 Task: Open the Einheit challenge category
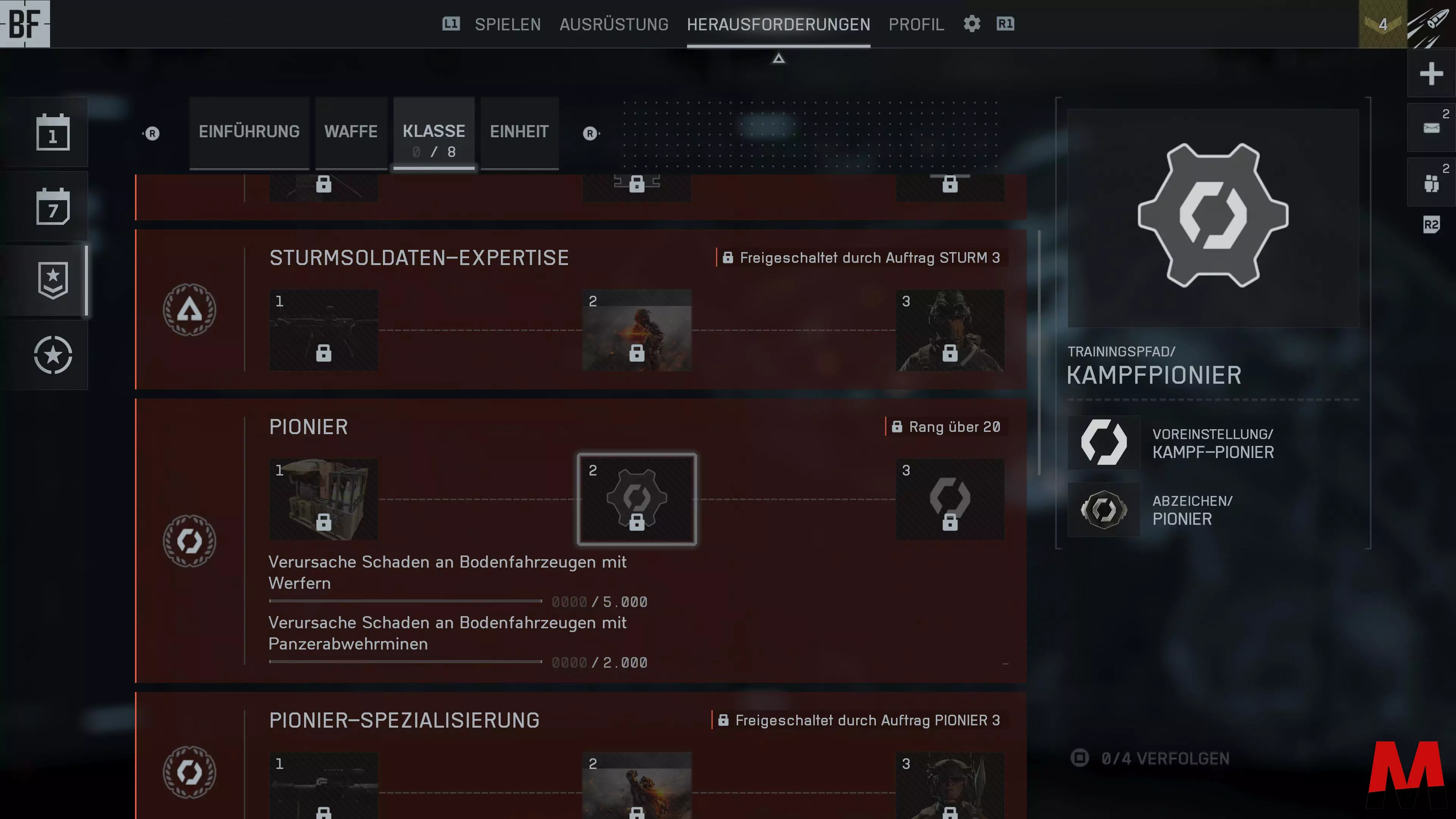519,132
